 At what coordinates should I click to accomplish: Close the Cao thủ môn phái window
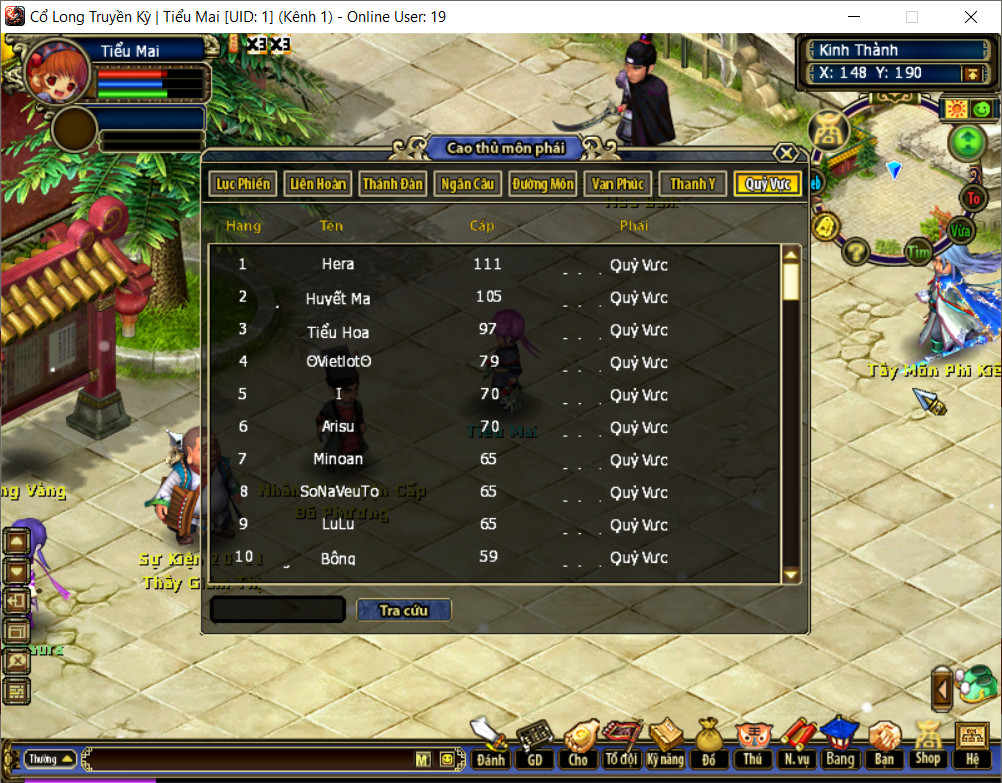(787, 153)
